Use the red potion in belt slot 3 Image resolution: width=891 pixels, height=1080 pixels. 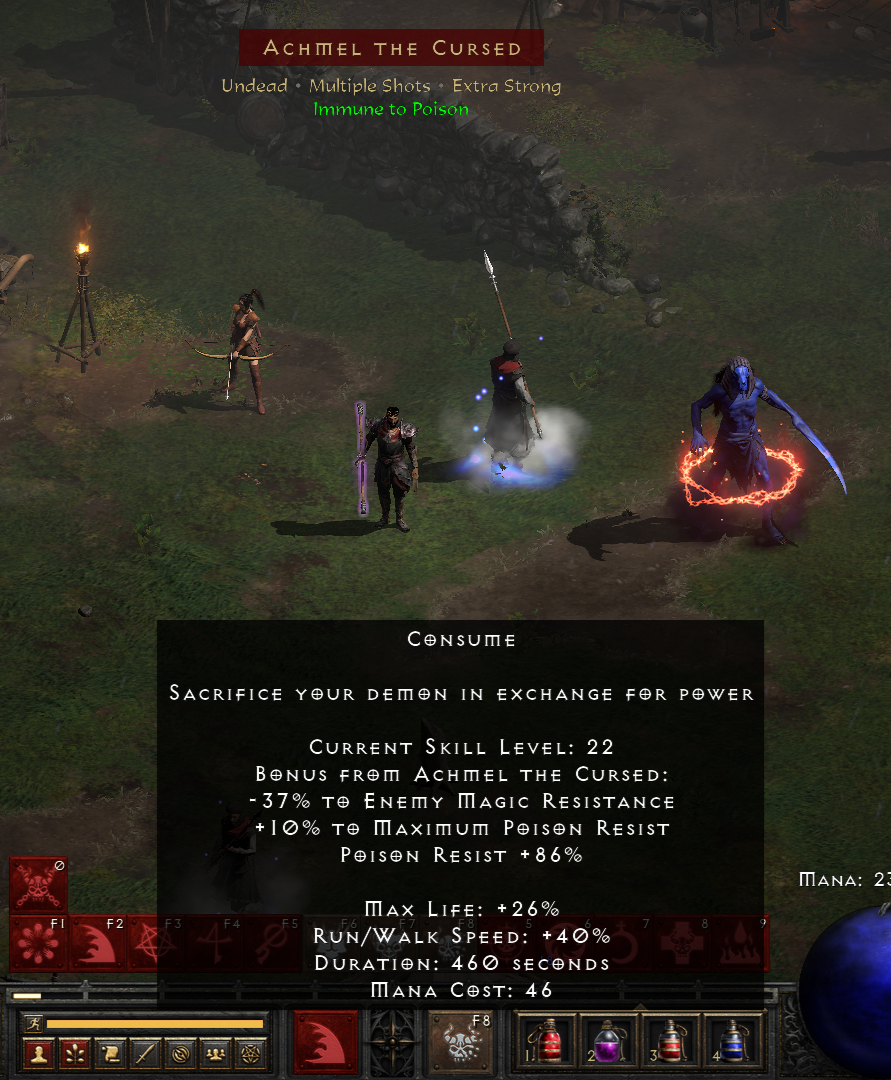tap(670, 1042)
